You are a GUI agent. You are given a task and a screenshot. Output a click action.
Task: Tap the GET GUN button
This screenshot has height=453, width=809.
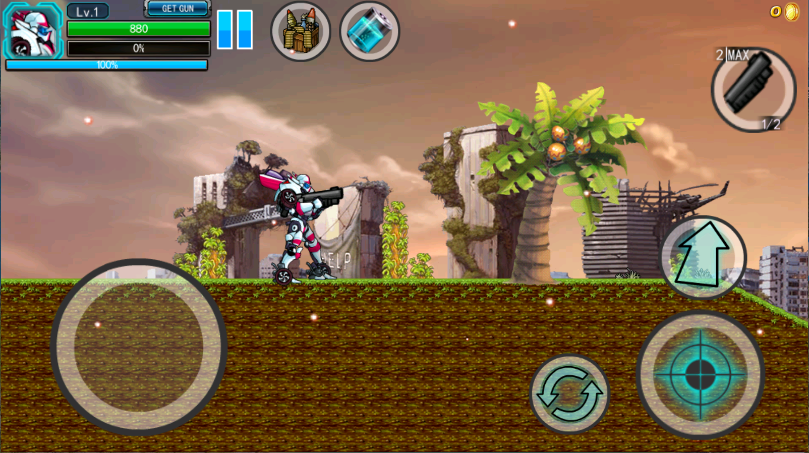click(177, 9)
